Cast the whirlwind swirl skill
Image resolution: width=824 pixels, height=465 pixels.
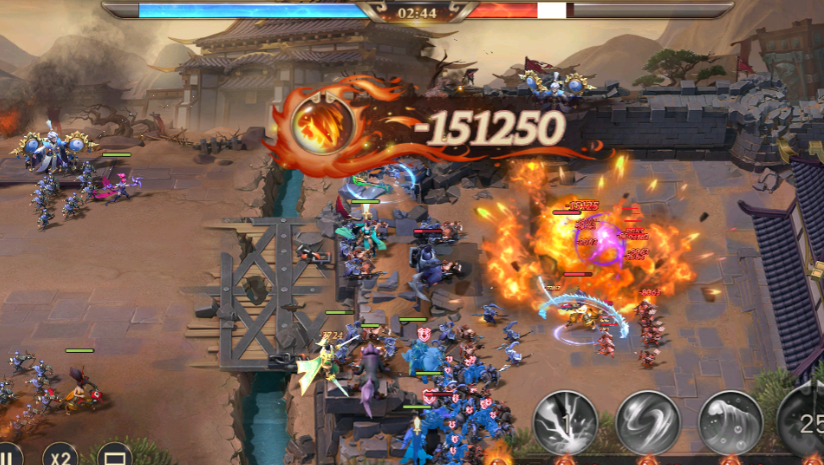point(648,422)
